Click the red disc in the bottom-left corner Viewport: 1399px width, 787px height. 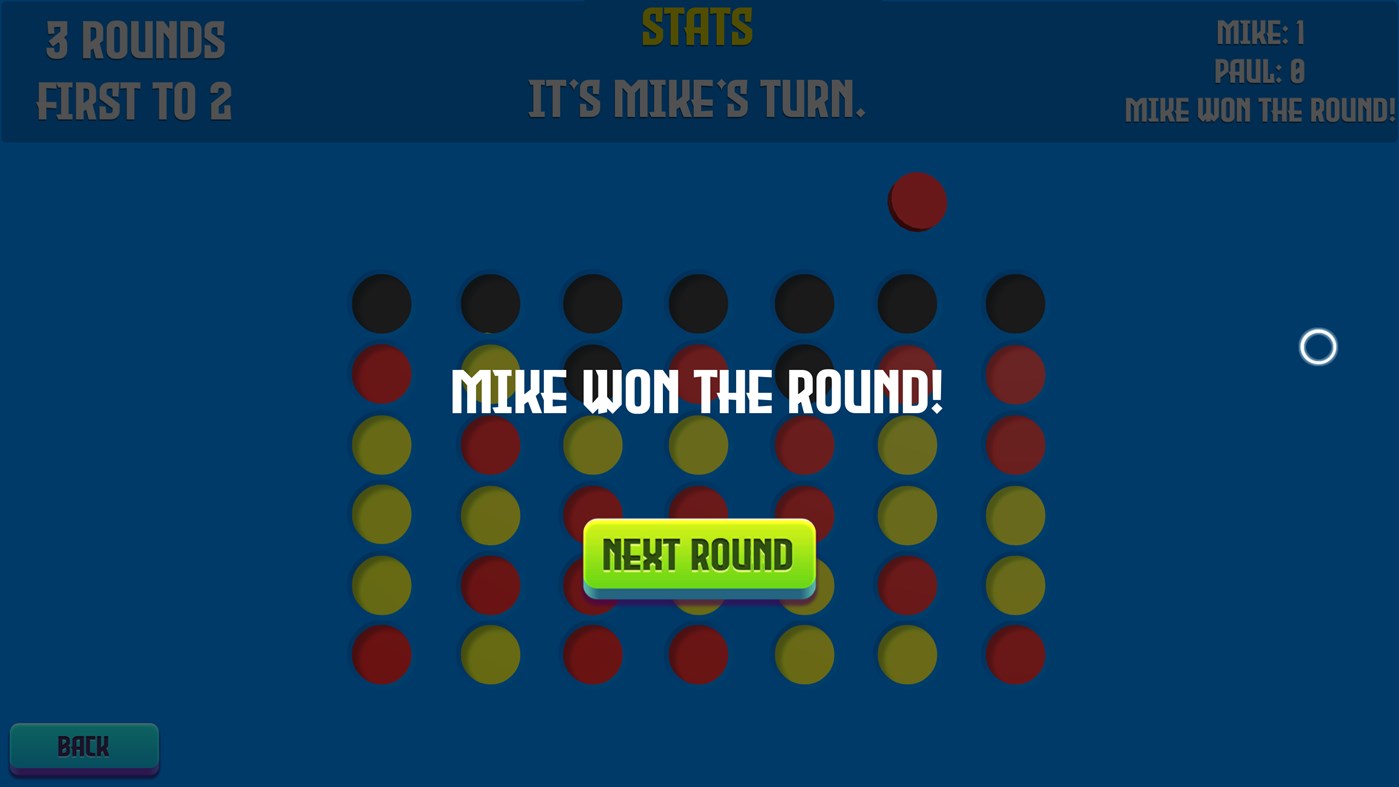click(x=380, y=655)
